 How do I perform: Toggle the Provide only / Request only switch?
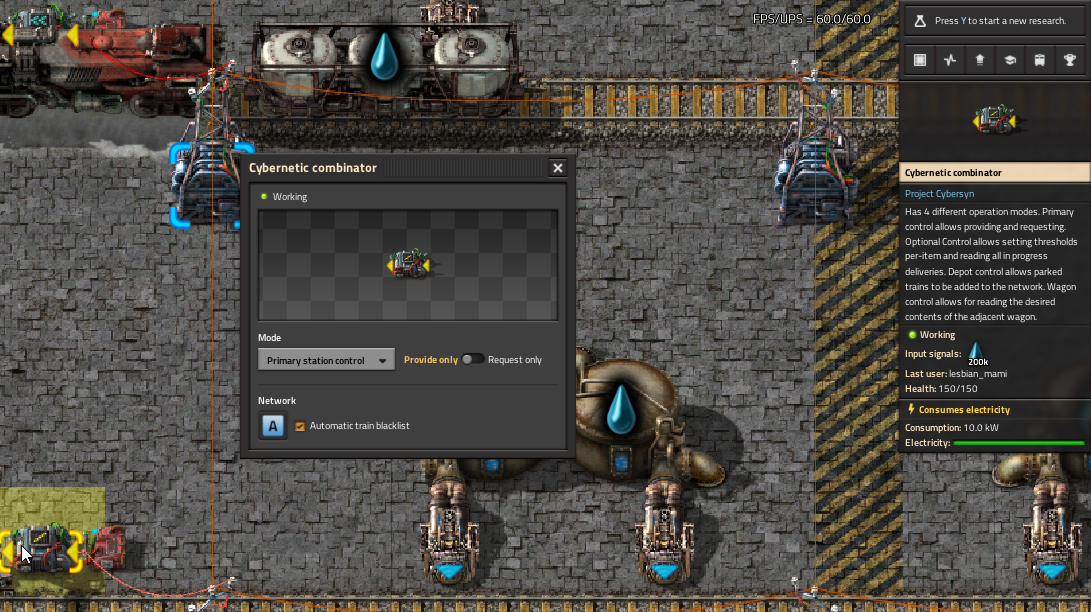[473, 360]
